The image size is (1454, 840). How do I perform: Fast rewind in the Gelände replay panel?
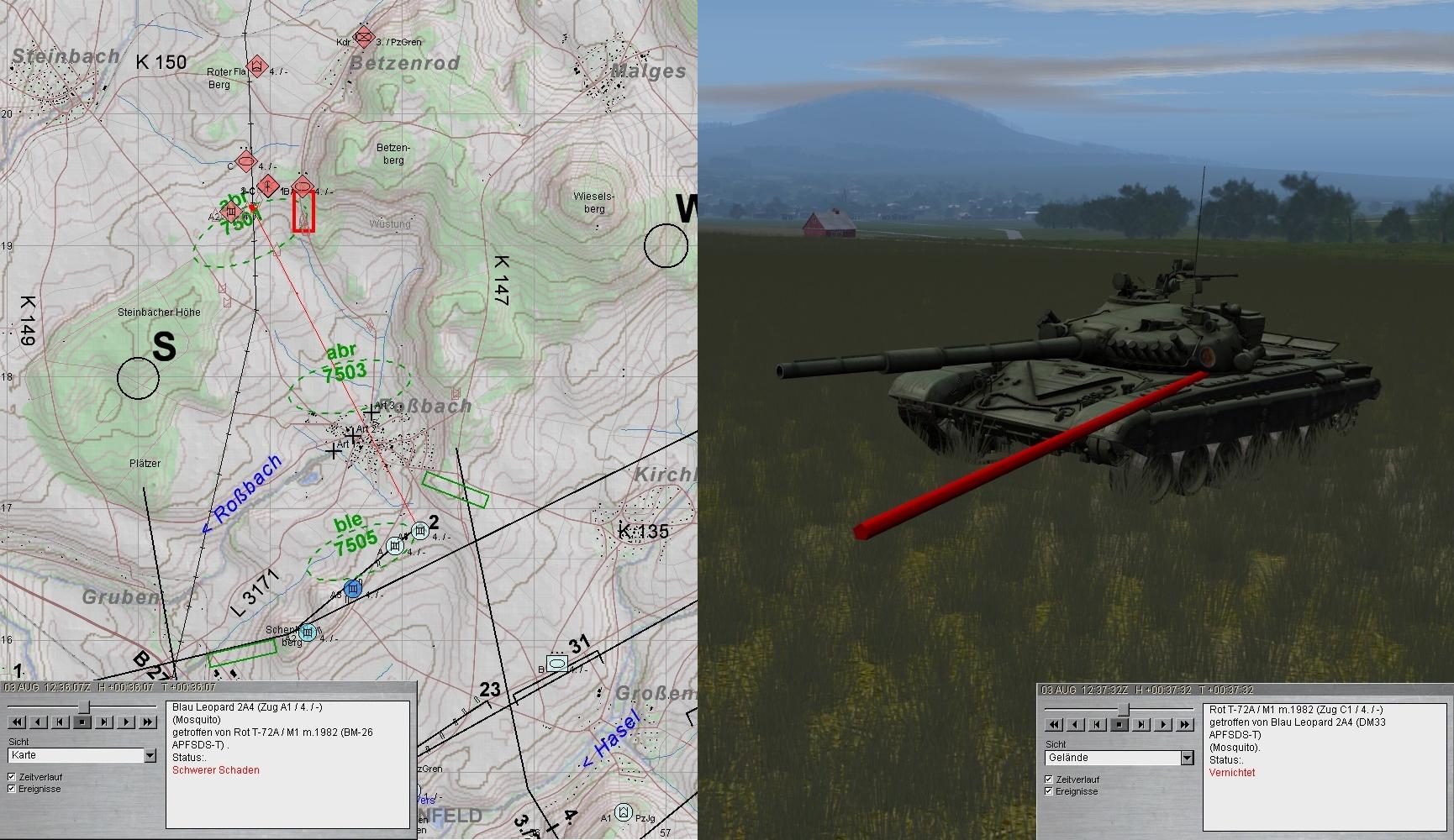click(1054, 724)
